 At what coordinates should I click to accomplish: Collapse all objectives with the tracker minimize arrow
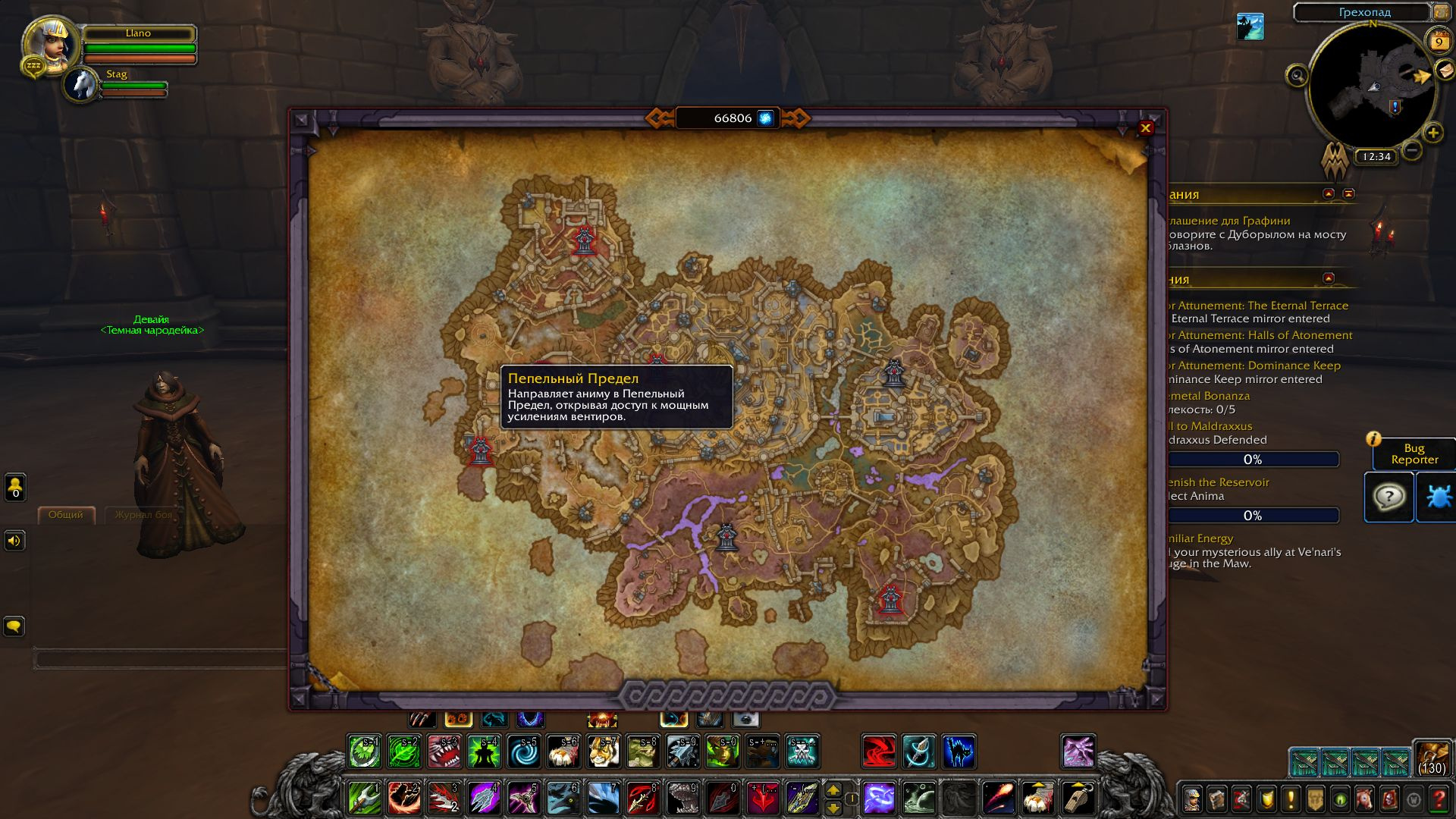tap(1348, 193)
